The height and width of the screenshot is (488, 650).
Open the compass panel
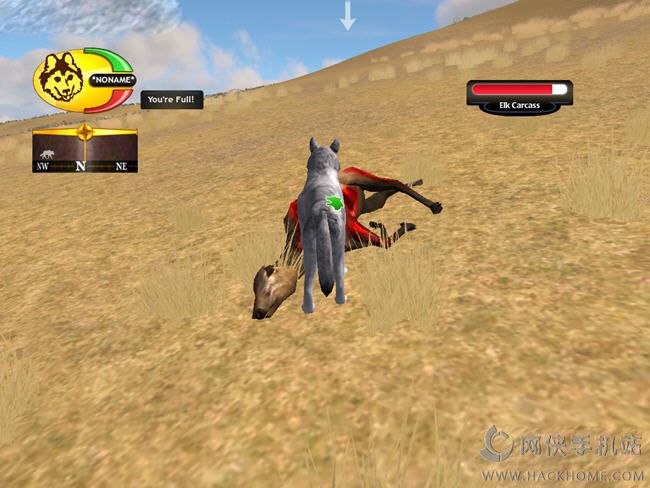84,150
